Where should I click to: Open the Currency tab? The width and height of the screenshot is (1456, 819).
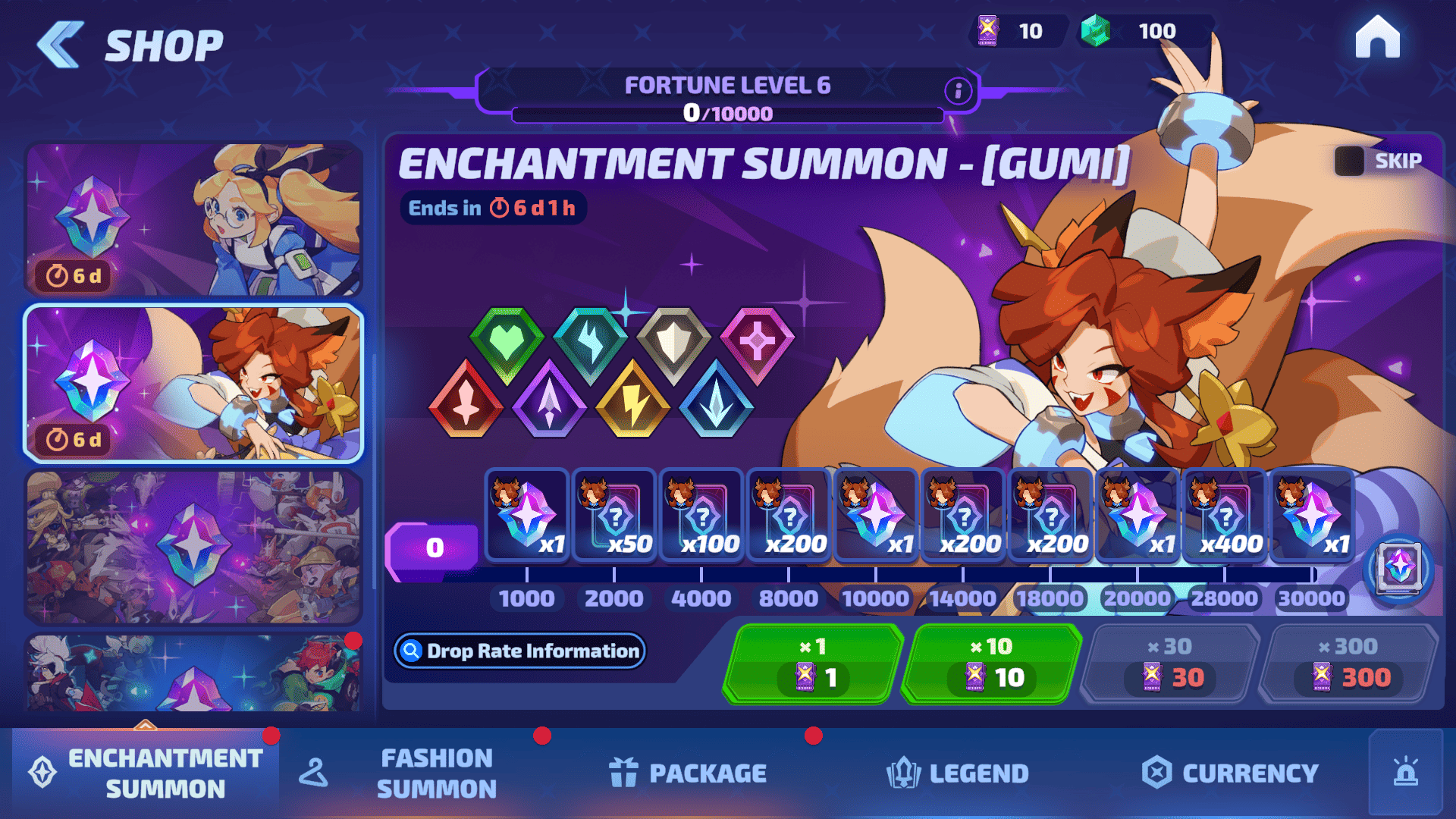pos(1230,773)
